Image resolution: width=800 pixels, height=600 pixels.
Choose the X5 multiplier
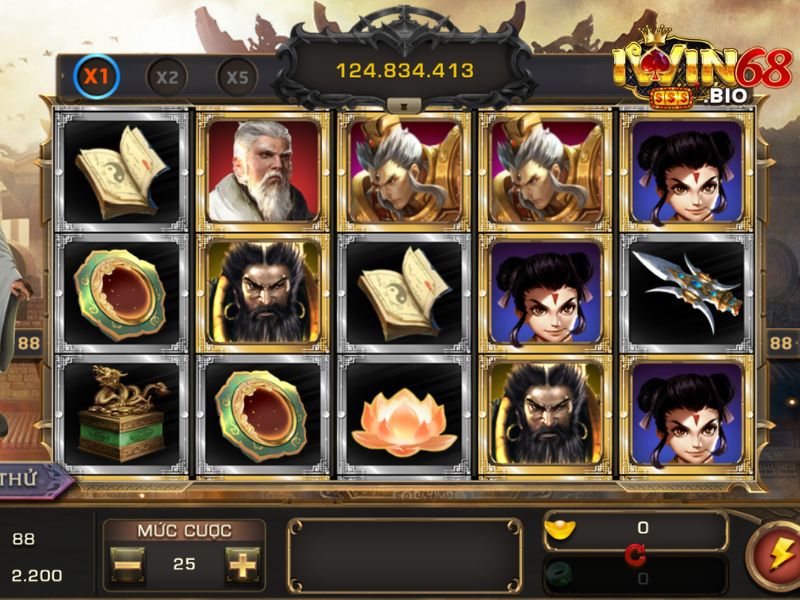237,76
